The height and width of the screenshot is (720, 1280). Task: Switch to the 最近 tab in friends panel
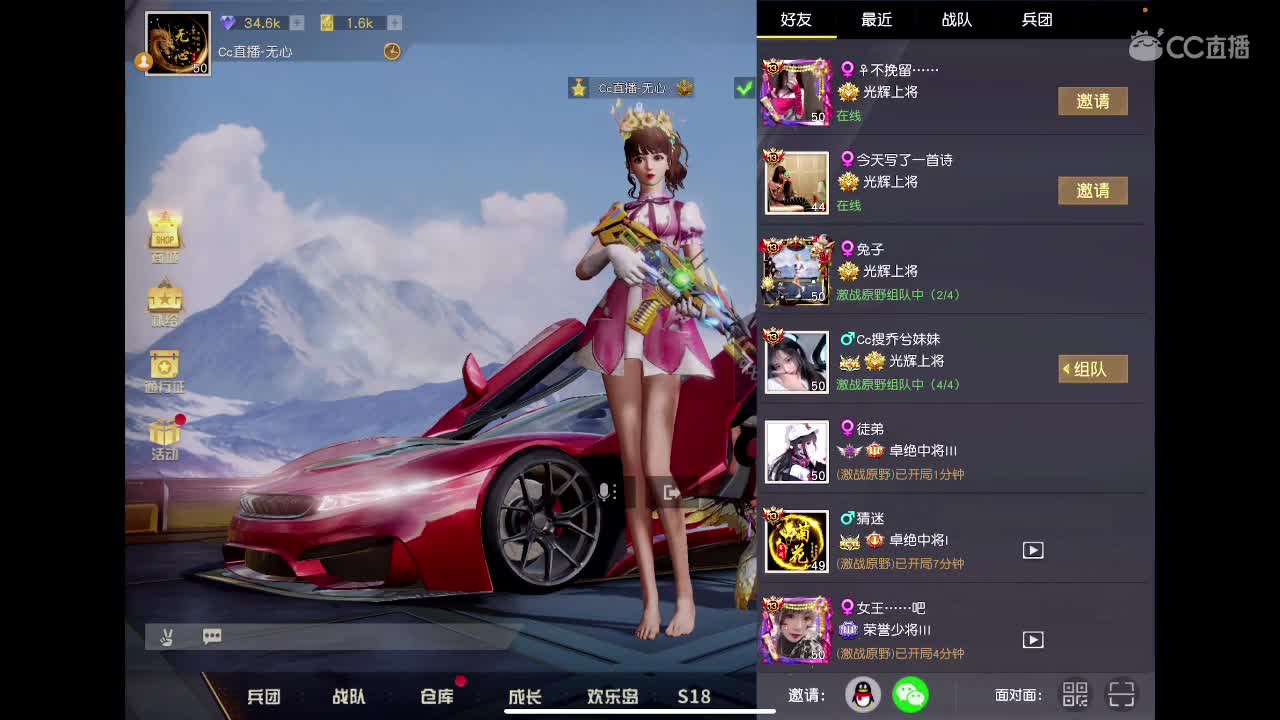point(875,20)
